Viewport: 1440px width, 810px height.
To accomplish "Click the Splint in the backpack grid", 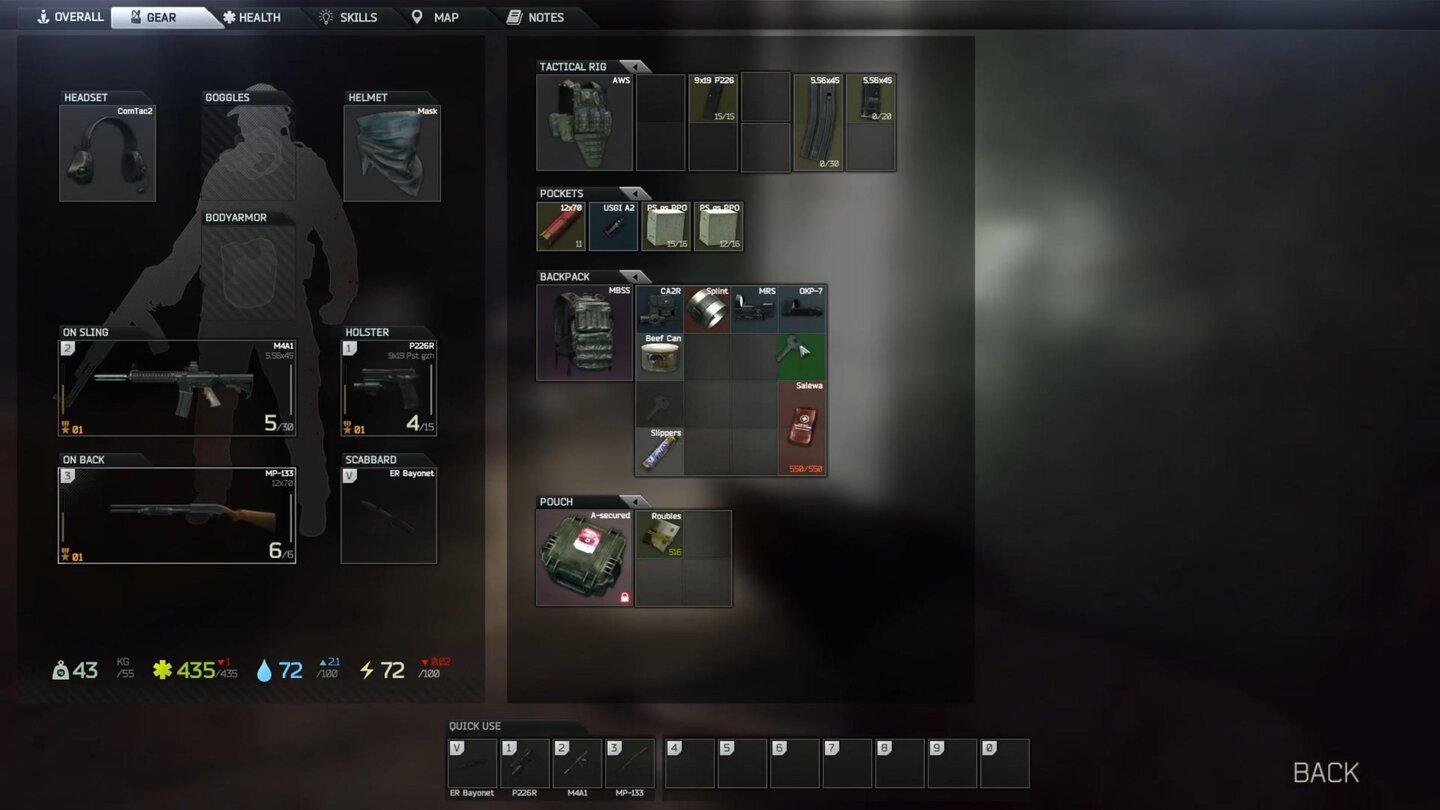I will coord(707,308).
